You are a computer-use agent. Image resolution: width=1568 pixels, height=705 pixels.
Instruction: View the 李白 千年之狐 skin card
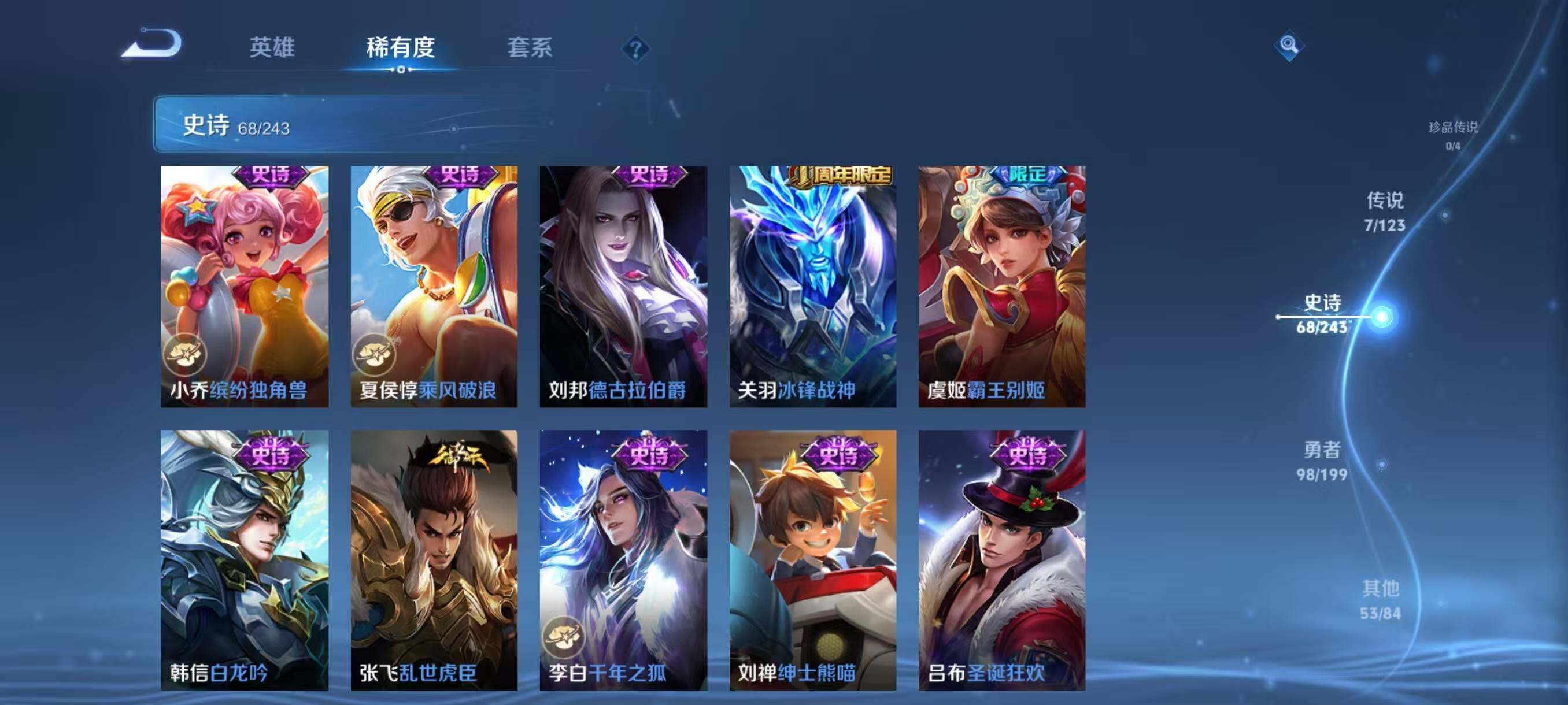623,559
